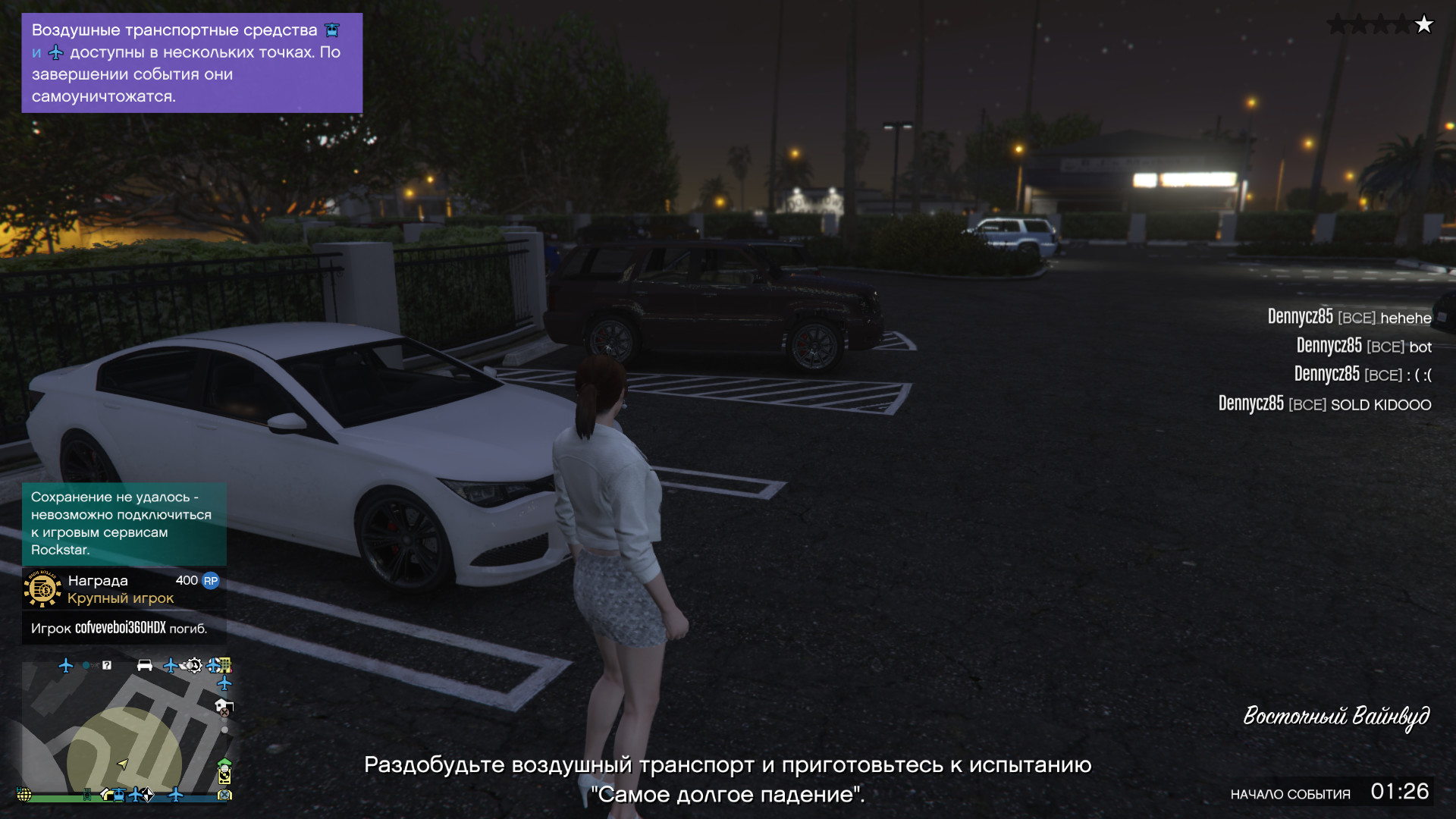Click the question mark blip on minimap
1456x819 pixels.
[x=107, y=665]
